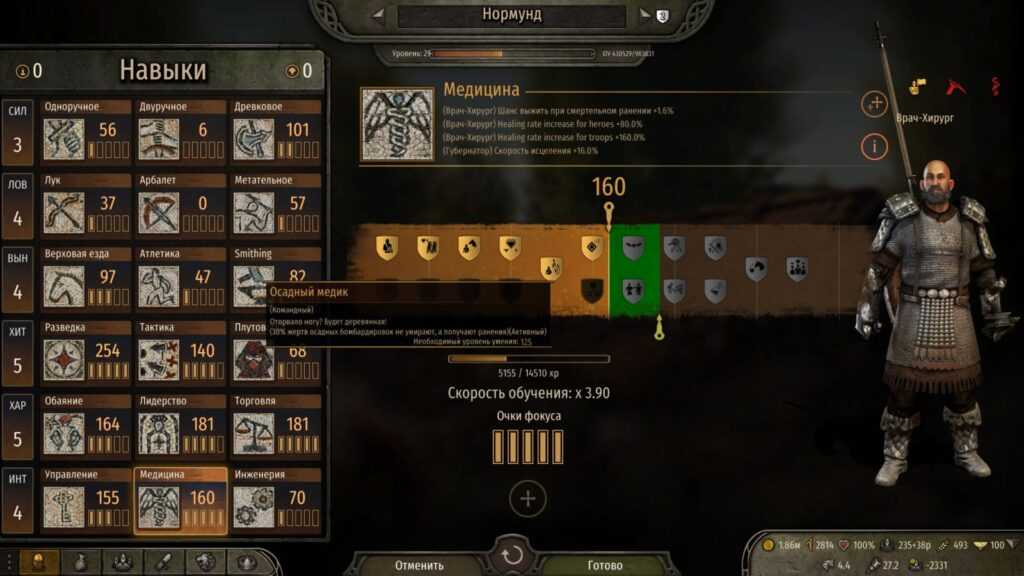
Task: Select the Торговля skill
Action: [276, 425]
